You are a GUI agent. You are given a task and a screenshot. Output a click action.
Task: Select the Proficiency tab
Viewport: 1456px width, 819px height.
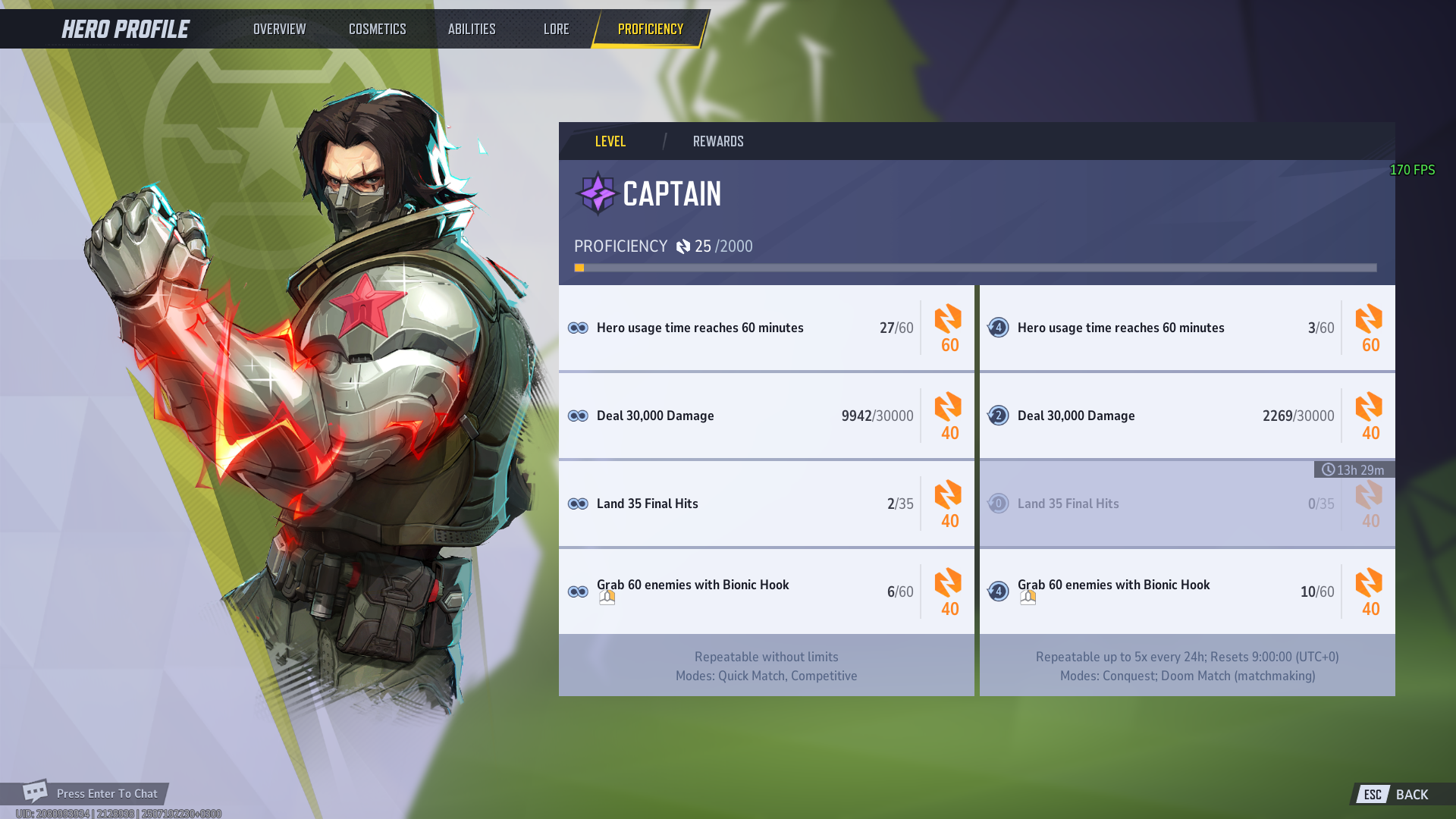pos(650,29)
